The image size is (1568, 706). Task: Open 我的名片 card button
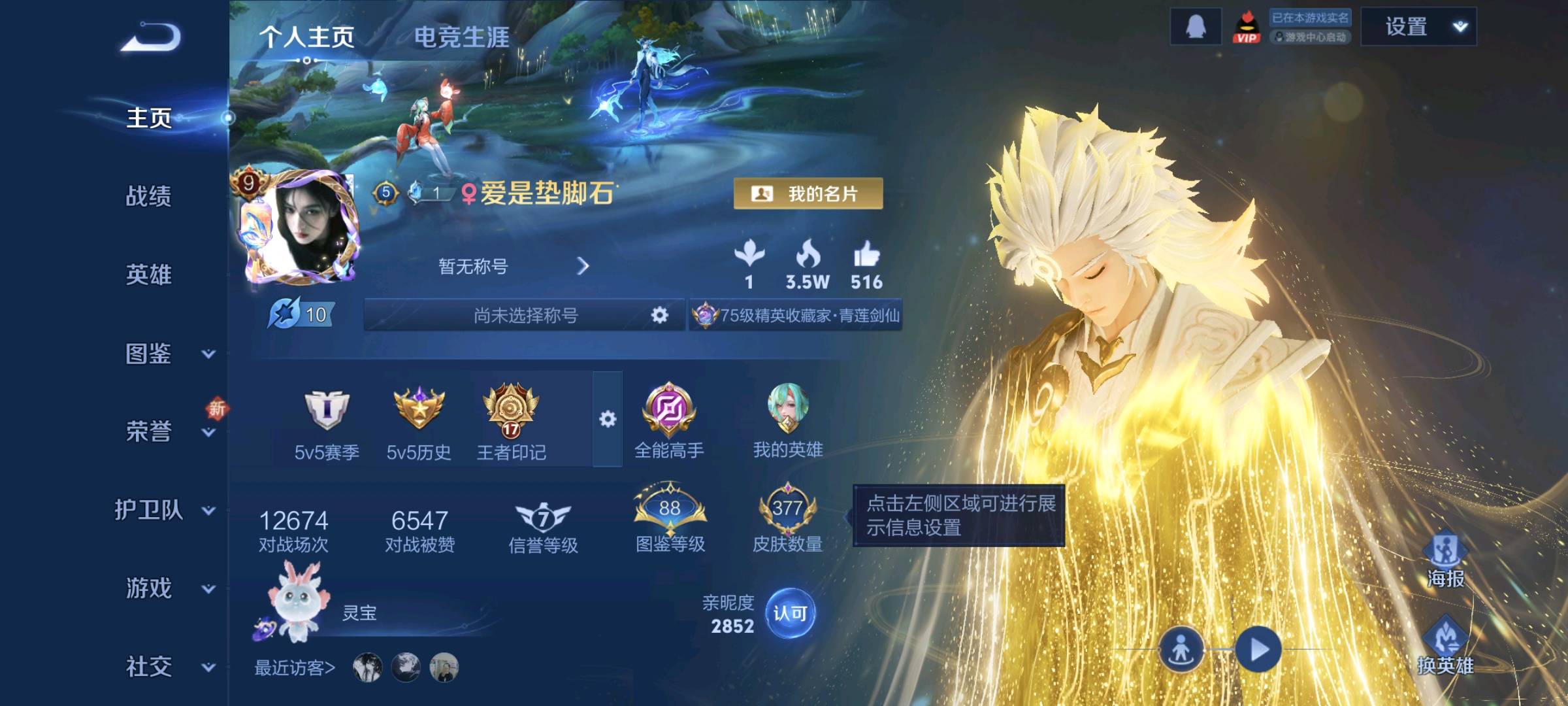[x=808, y=193]
